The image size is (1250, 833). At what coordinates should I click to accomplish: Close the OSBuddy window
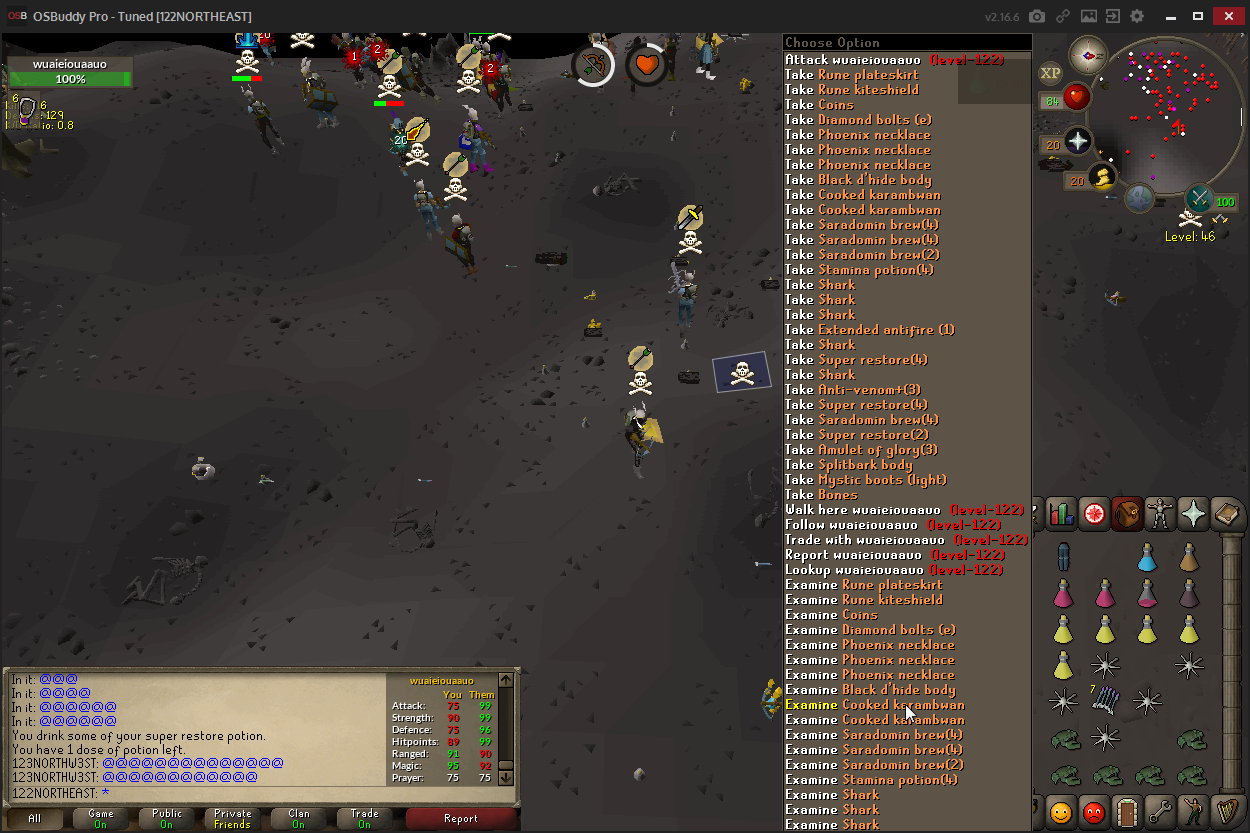[1226, 16]
